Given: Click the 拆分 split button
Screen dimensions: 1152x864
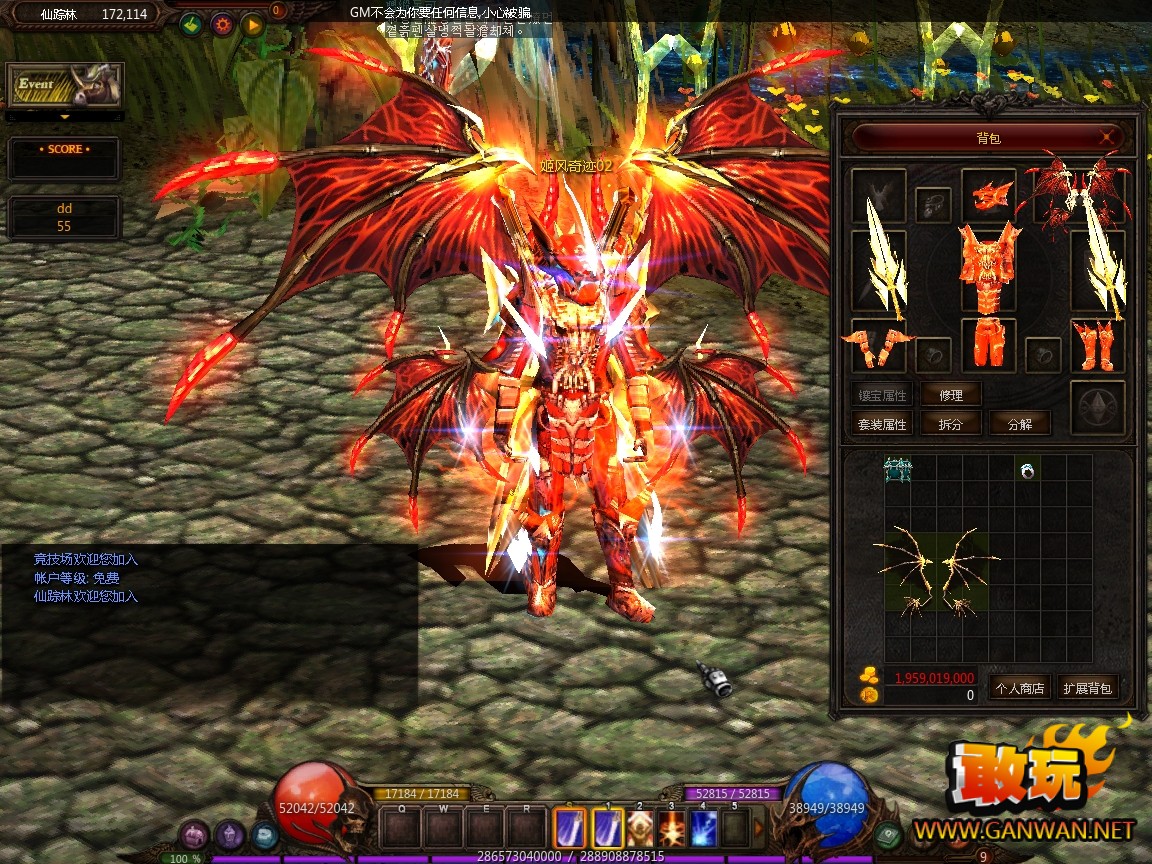Looking at the screenshot, I should [950, 424].
